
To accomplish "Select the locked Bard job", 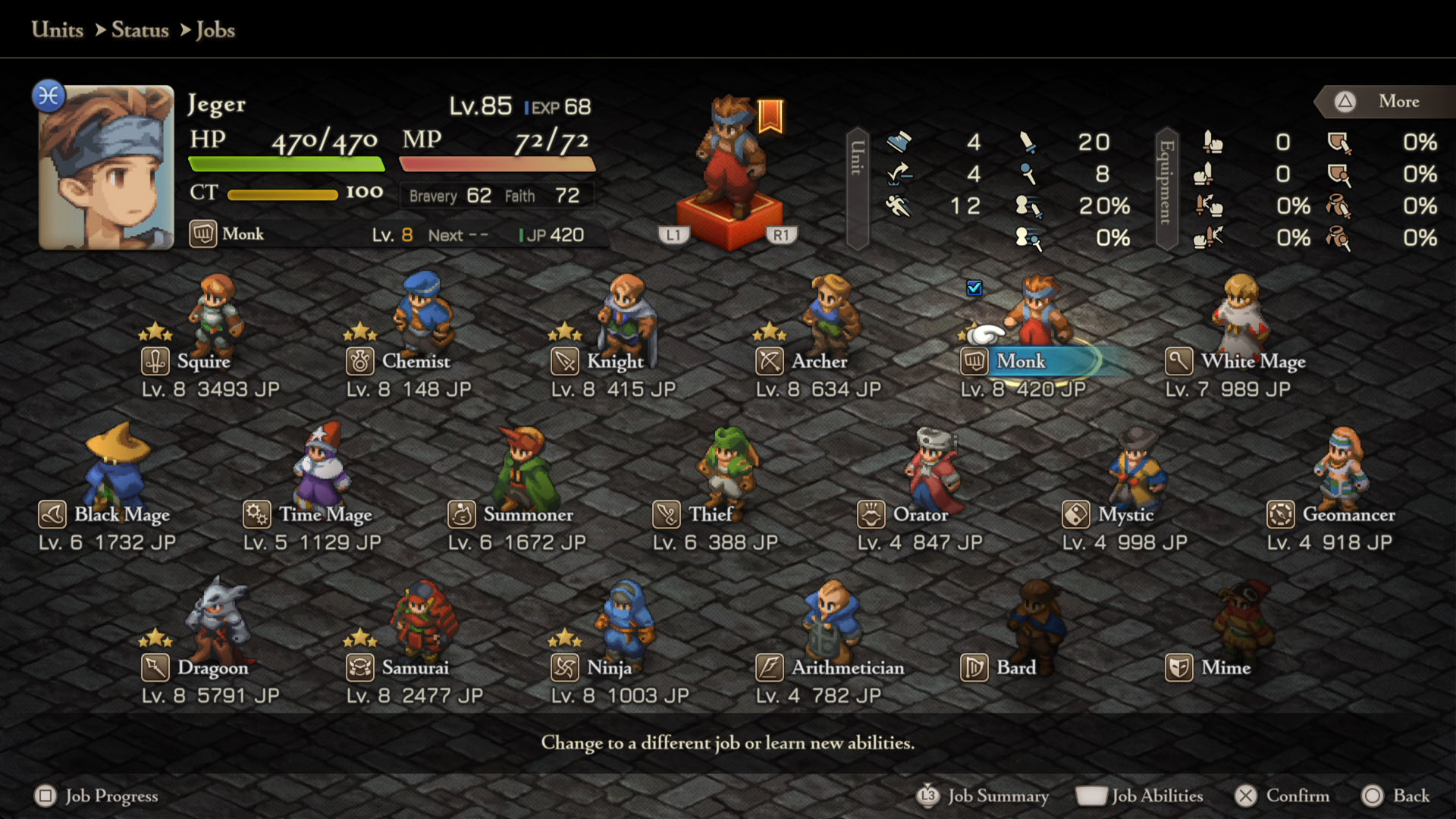I will pyautogui.click(x=1015, y=668).
